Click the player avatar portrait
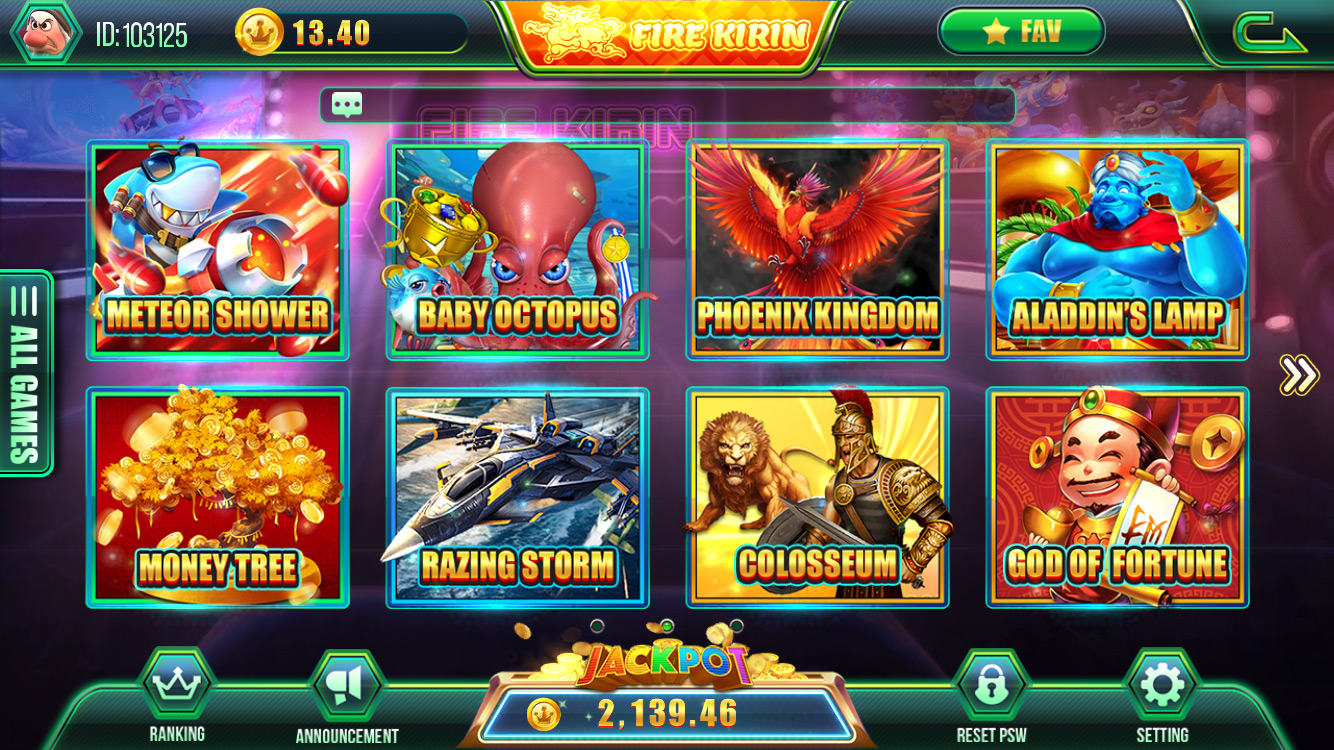 click(x=44, y=32)
